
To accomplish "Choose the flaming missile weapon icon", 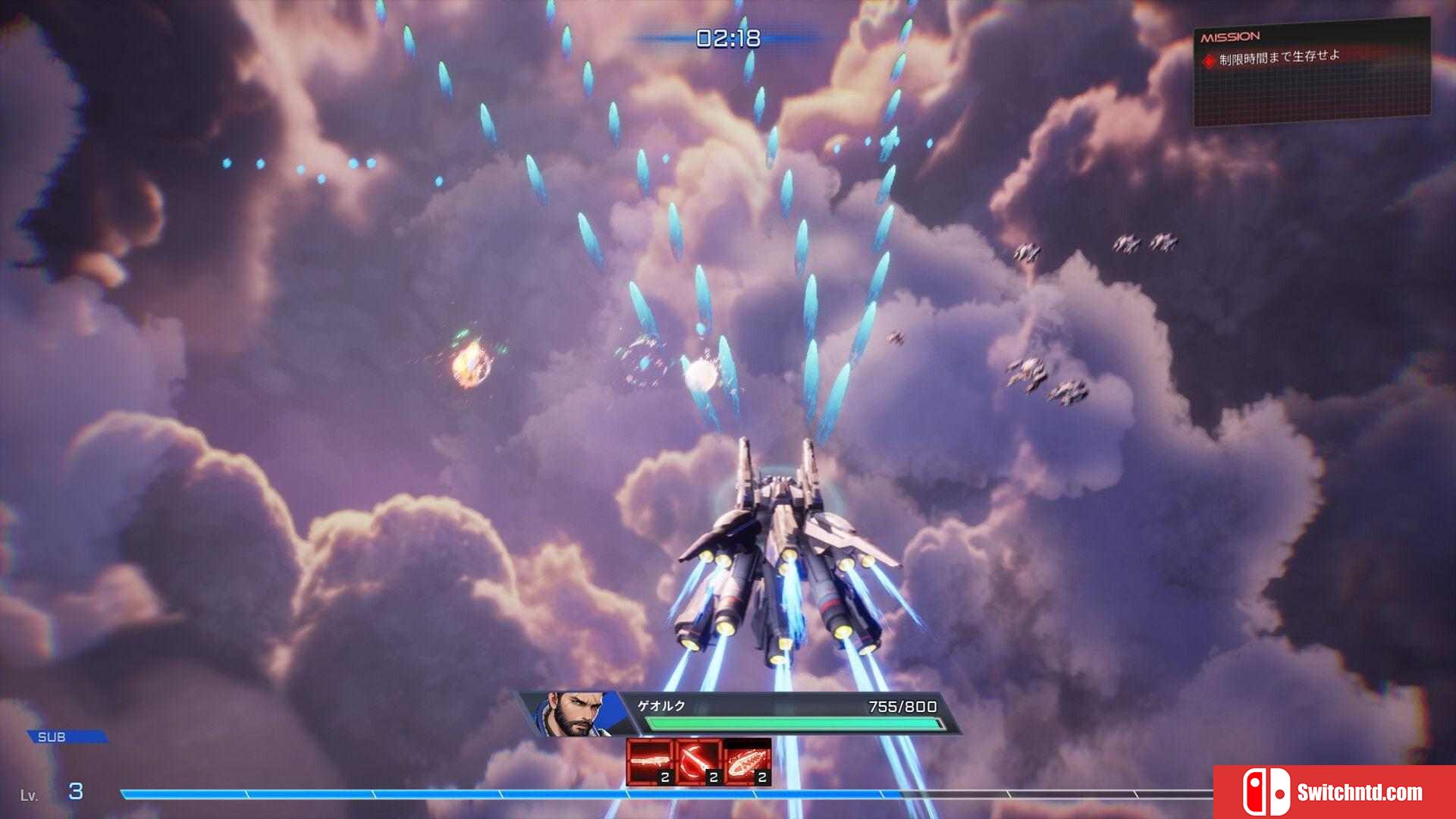I will (747, 761).
